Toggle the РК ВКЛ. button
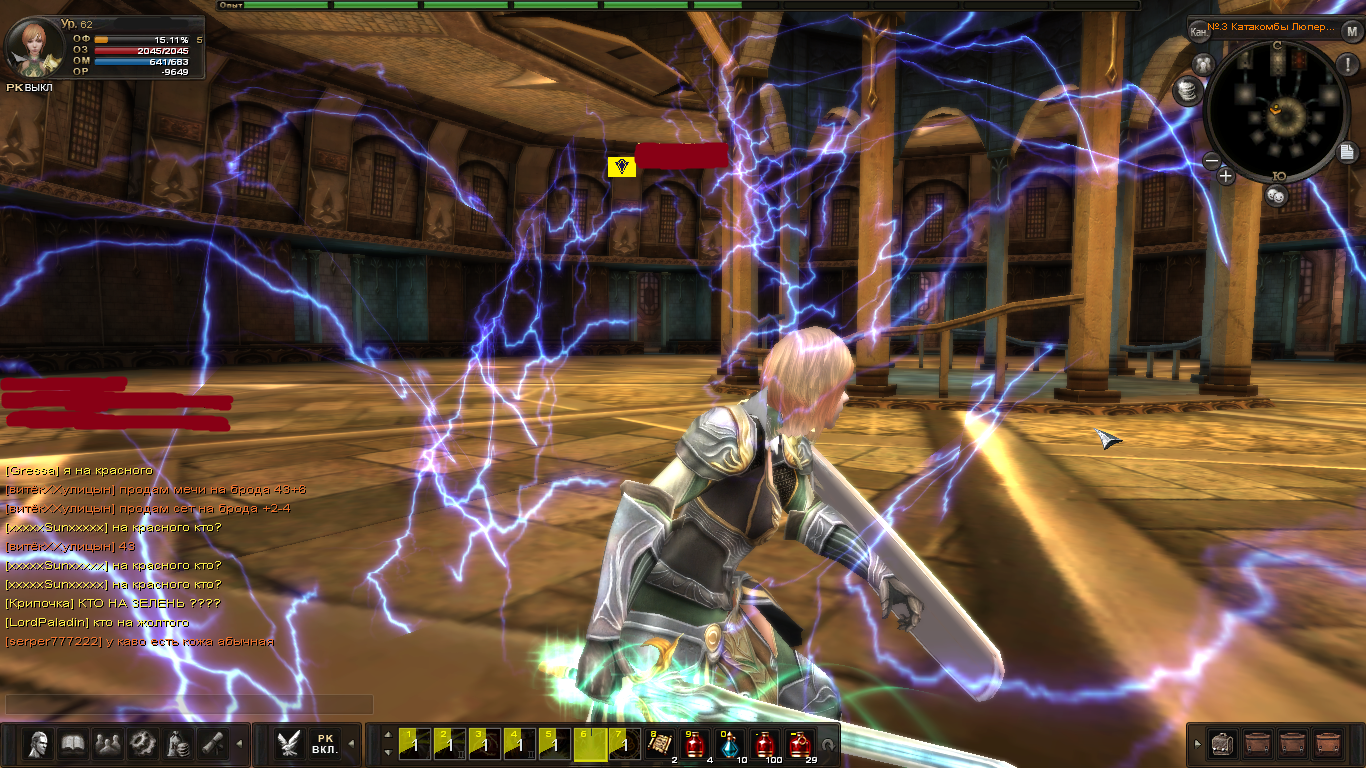The width and height of the screenshot is (1366, 768). (x=324, y=744)
